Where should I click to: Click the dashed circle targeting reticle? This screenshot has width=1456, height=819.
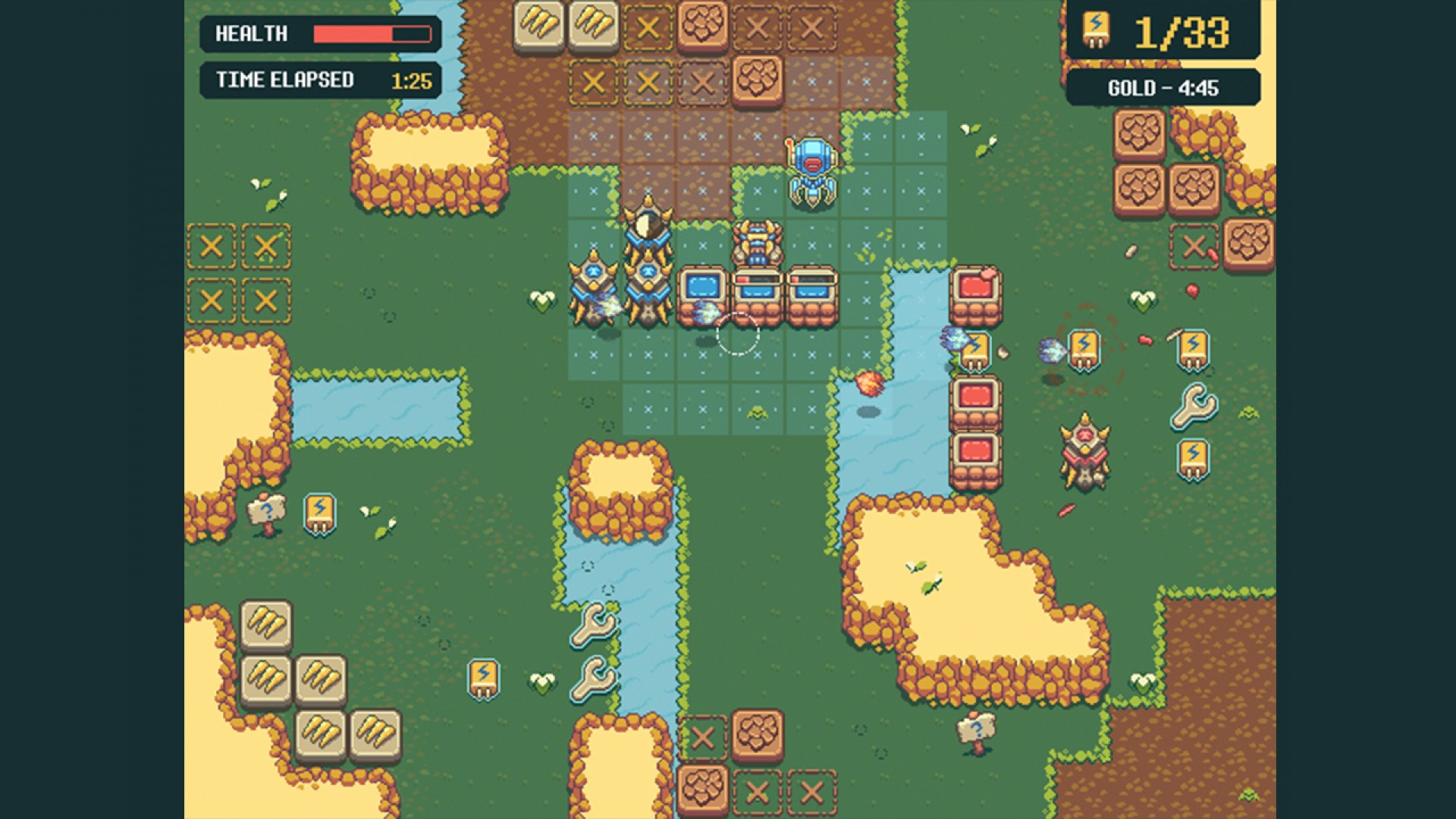(739, 334)
